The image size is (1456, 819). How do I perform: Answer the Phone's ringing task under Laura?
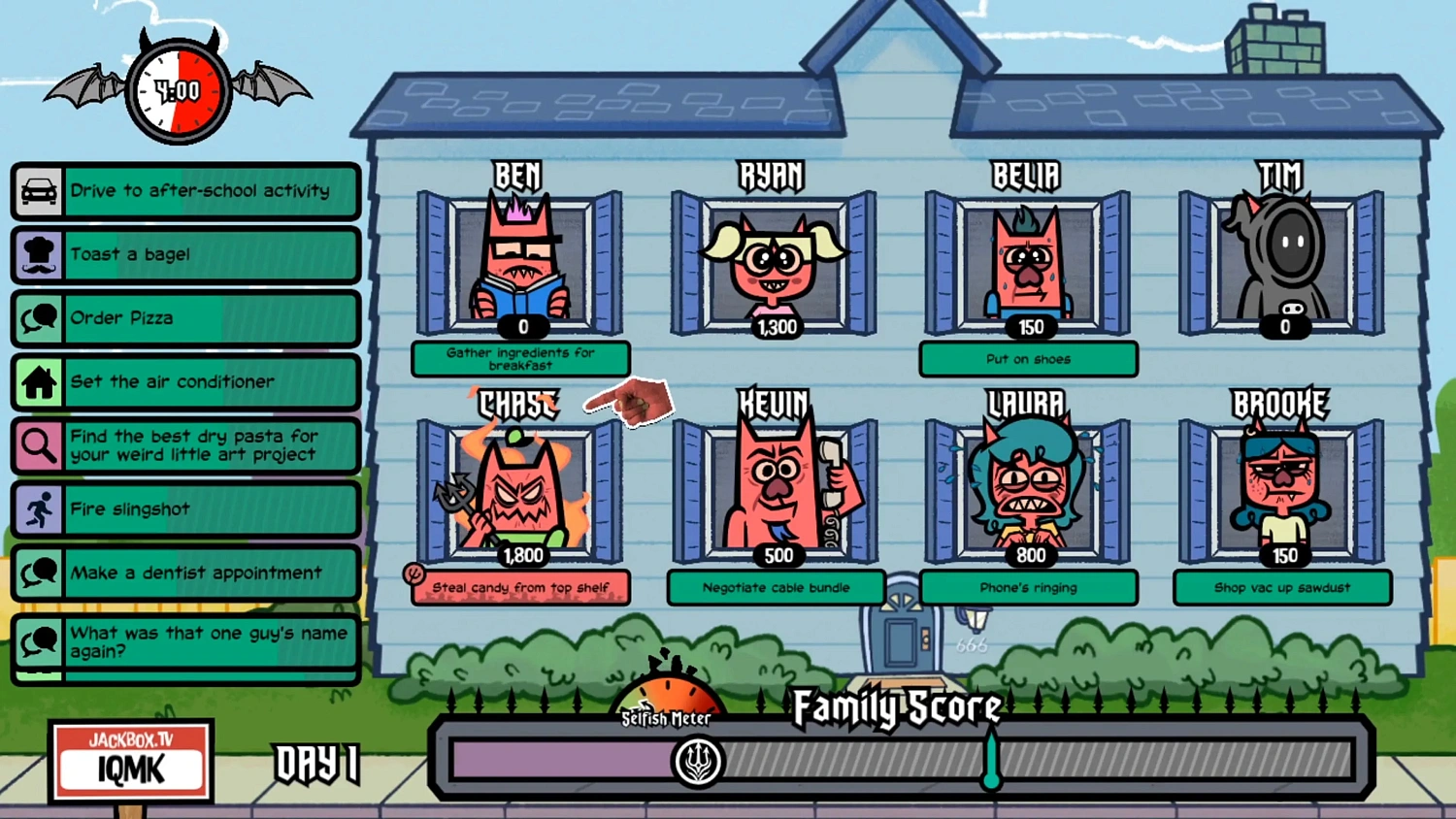[x=1029, y=587]
